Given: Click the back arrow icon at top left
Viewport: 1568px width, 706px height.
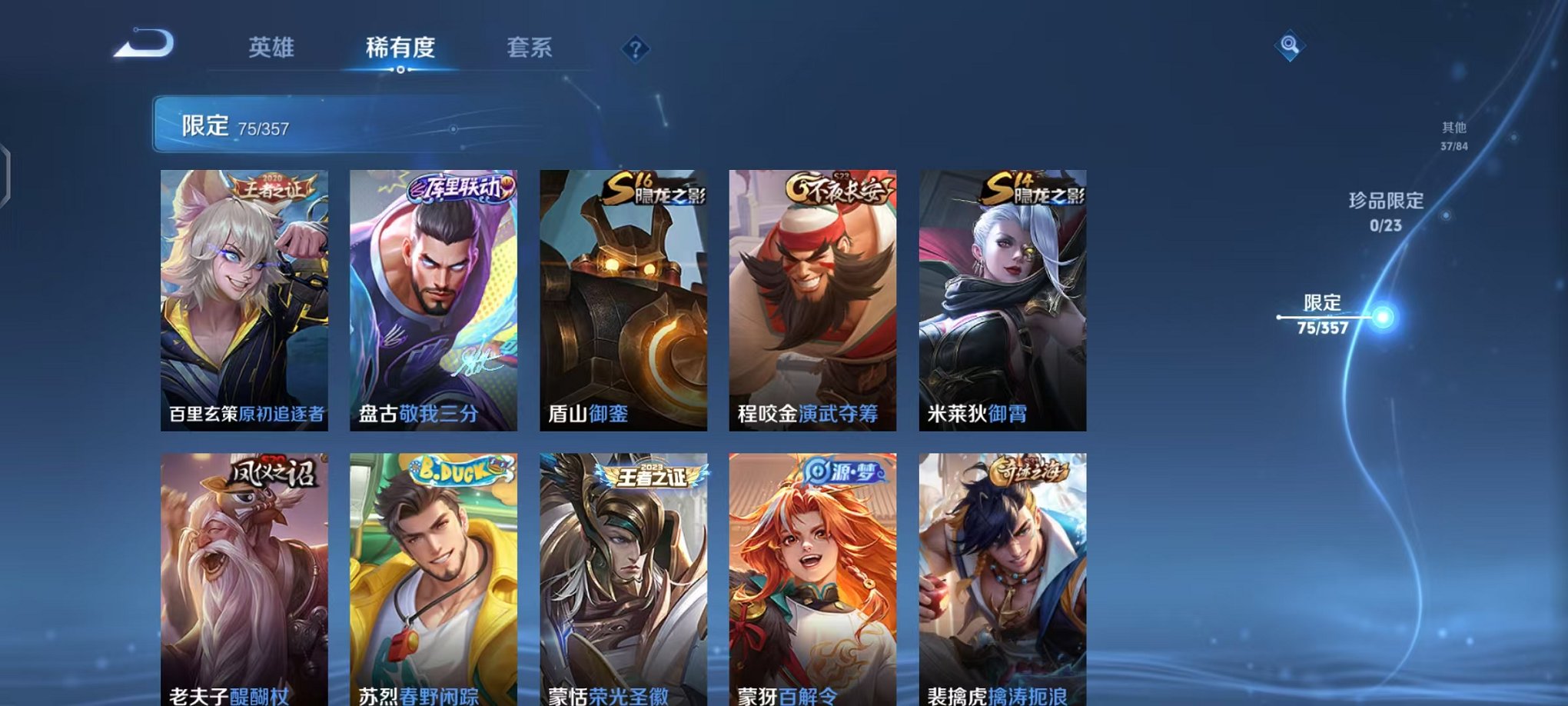Looking at the screenshot, I should [x=142, y=44].
